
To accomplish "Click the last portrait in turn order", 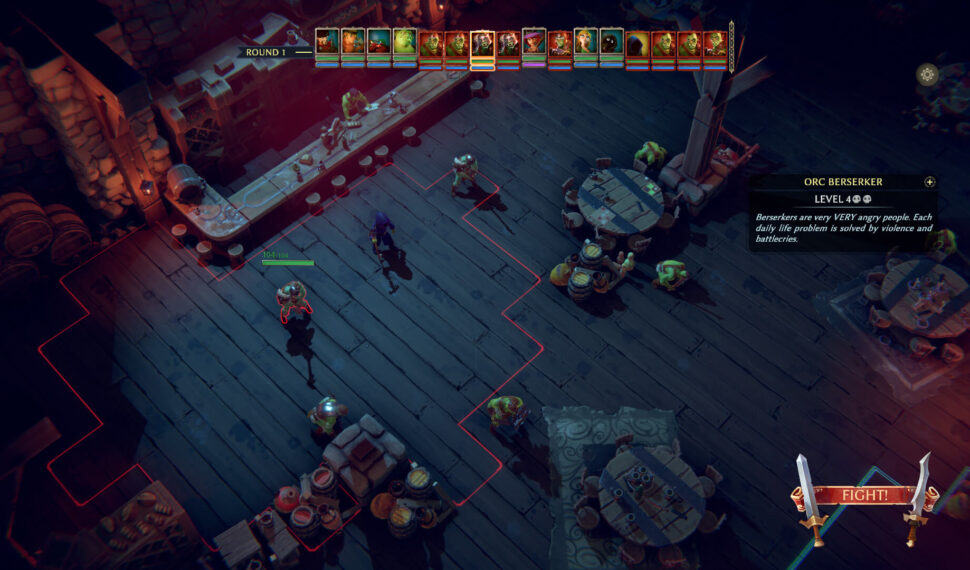I will (x=715, y=43).
